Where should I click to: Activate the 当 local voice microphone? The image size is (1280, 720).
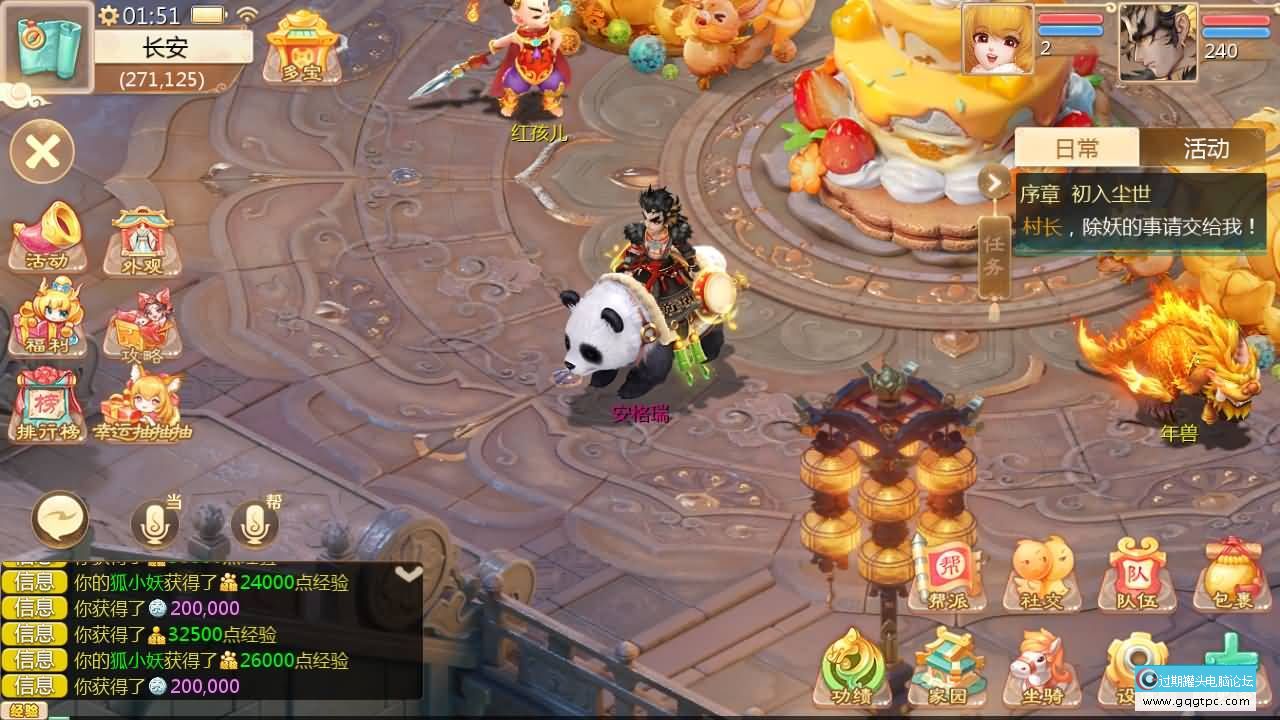(x=155, y=523)
